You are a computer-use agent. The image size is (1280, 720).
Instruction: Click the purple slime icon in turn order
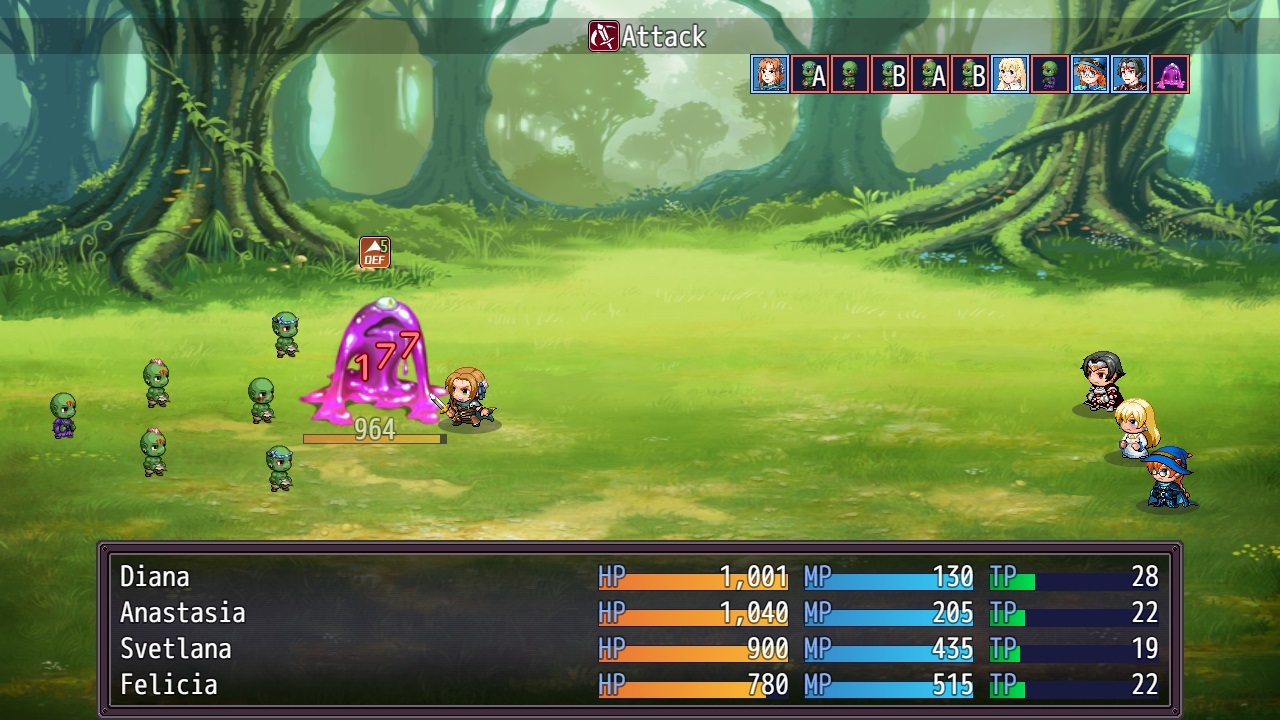click(1170, 74)
